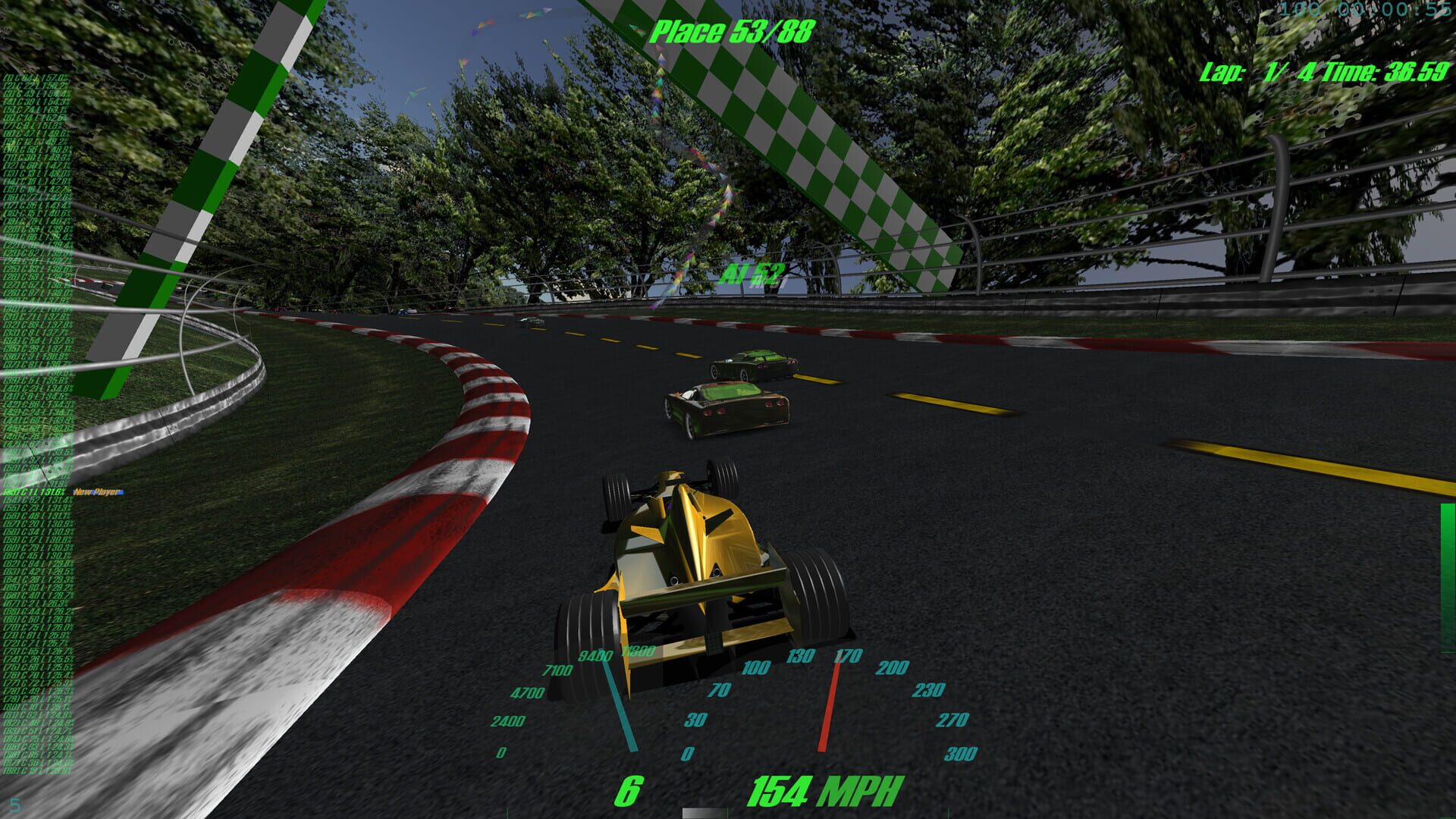Click the AI 52 label above the opponent car

pyautogui.click(x=753, y=271)
